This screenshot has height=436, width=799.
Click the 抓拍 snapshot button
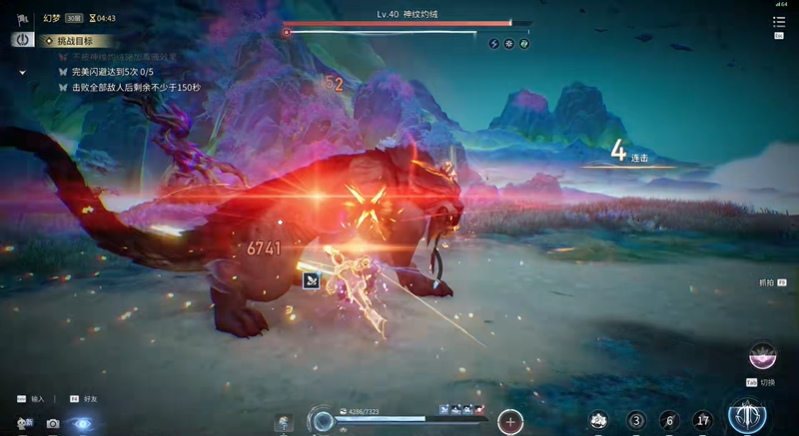[x=768, y=283]
